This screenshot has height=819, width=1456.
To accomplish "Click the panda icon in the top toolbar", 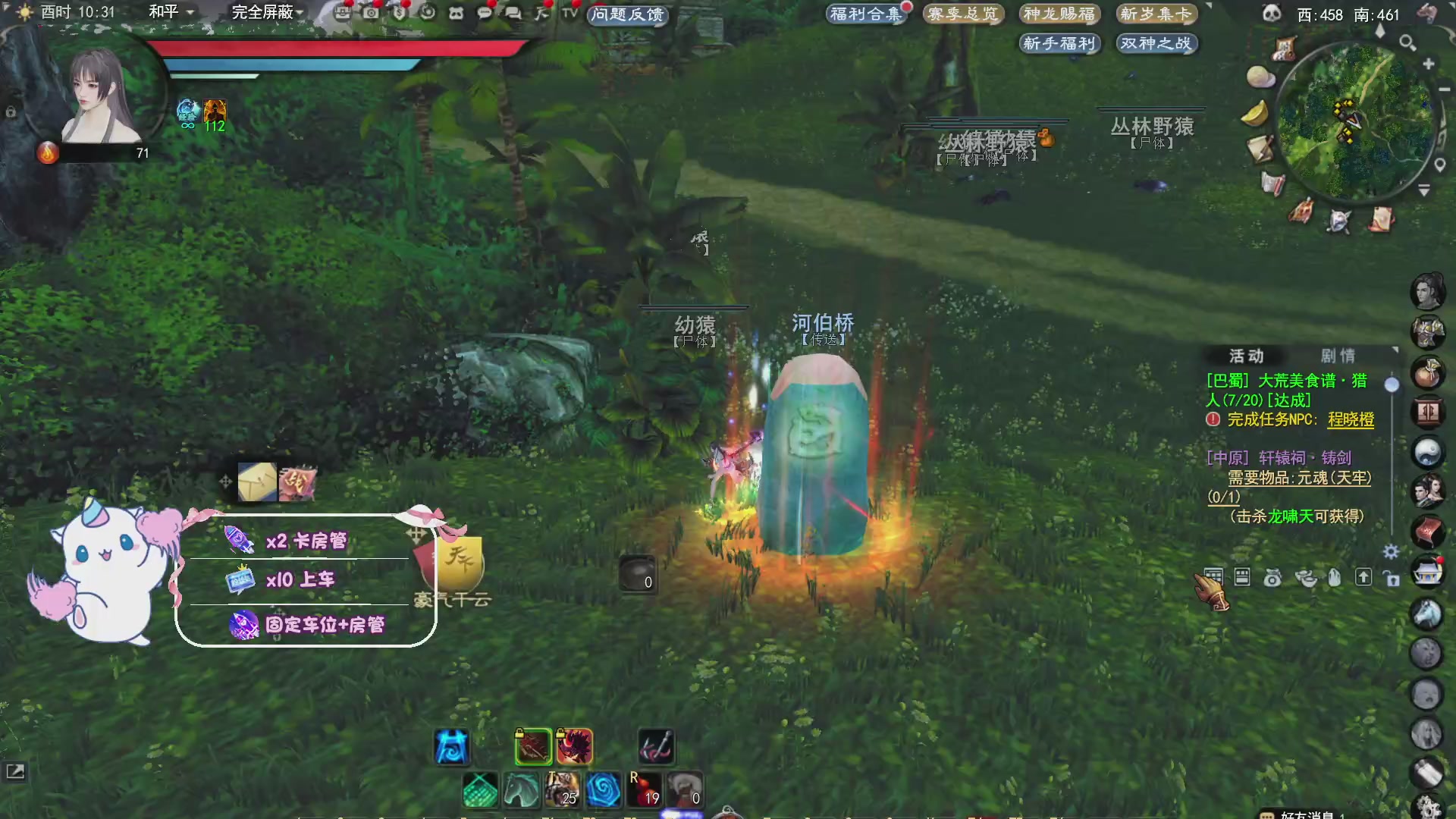I will (456, 14).
